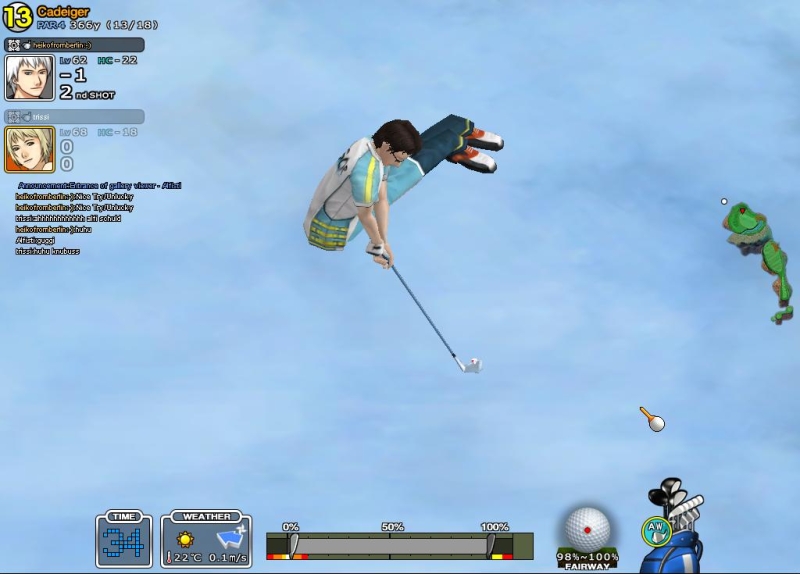800x574 pixels.
Task: Select the golf ball impact point
Action: (587, 529)
